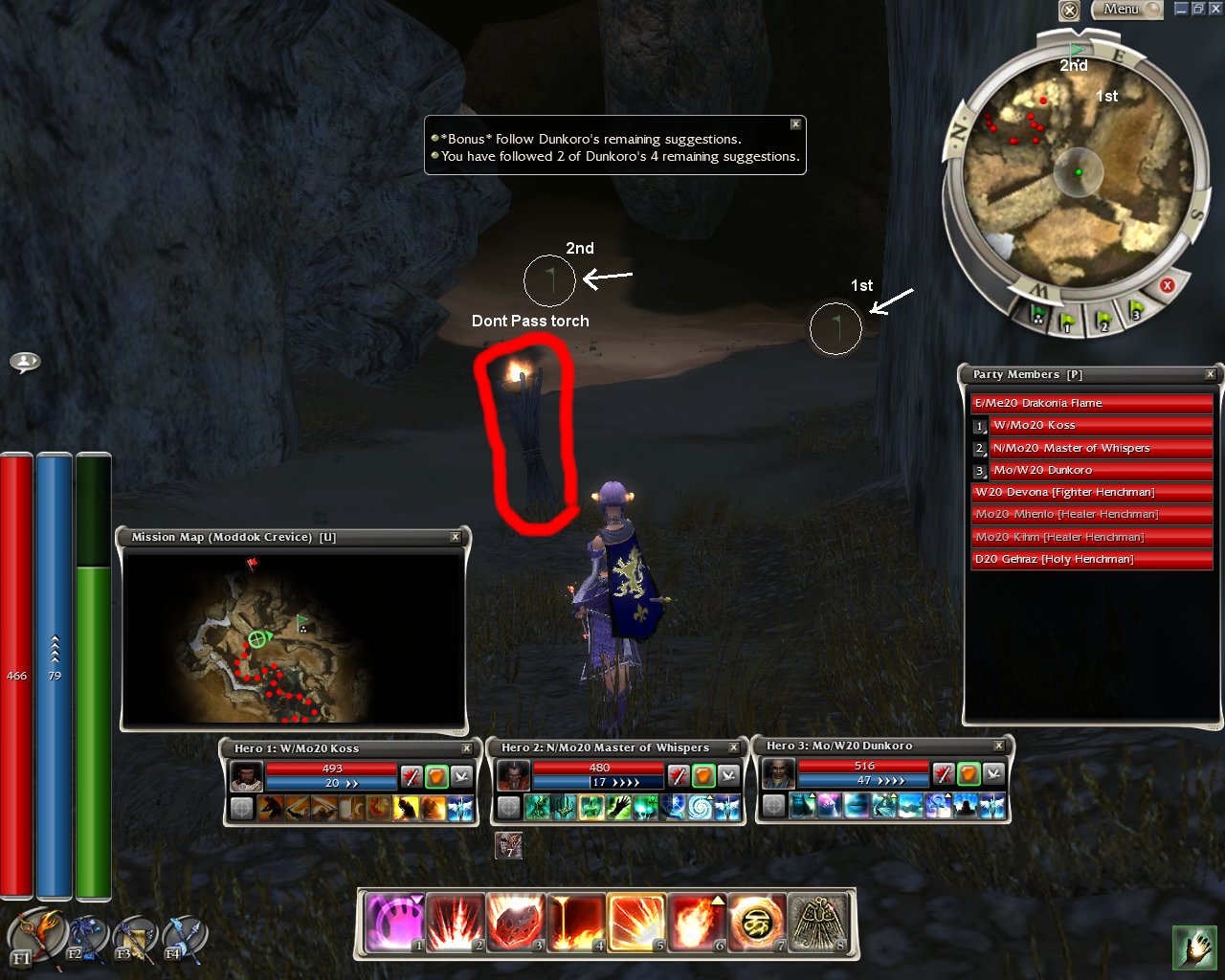Activate skill slot 1 on skill bar

click(394, 924)
